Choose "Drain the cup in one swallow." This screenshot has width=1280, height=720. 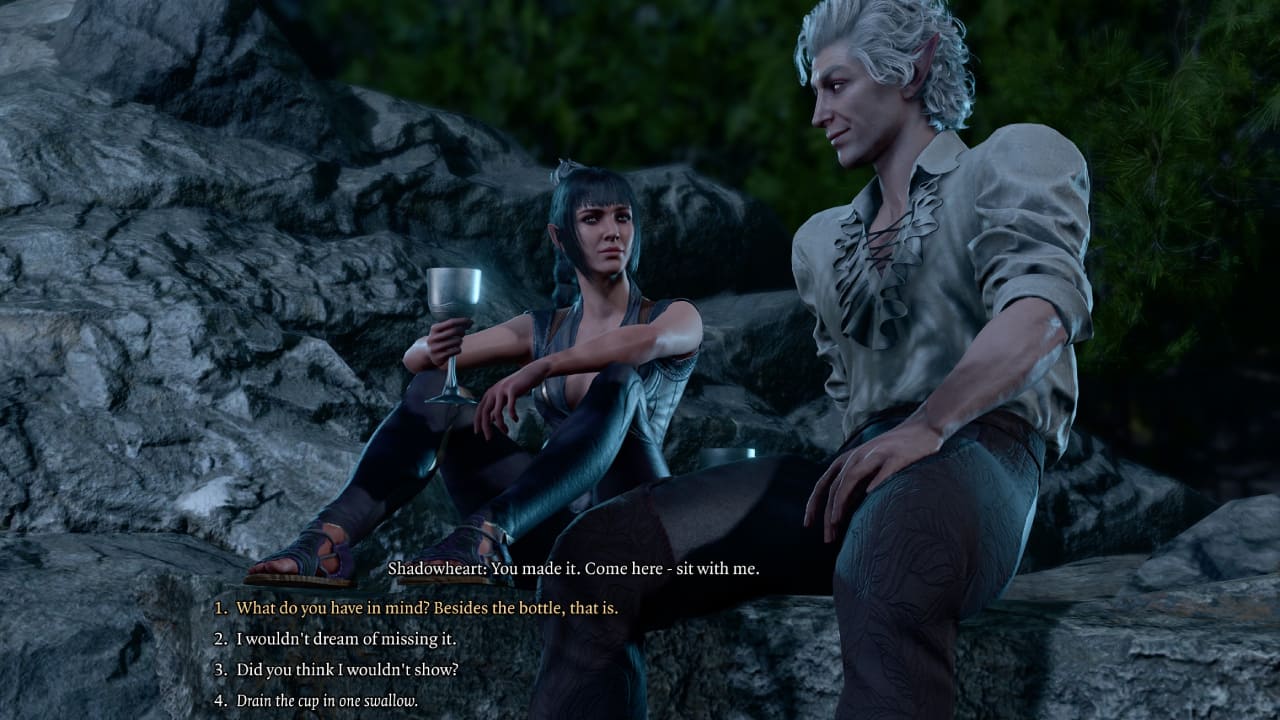coord(327,701)
